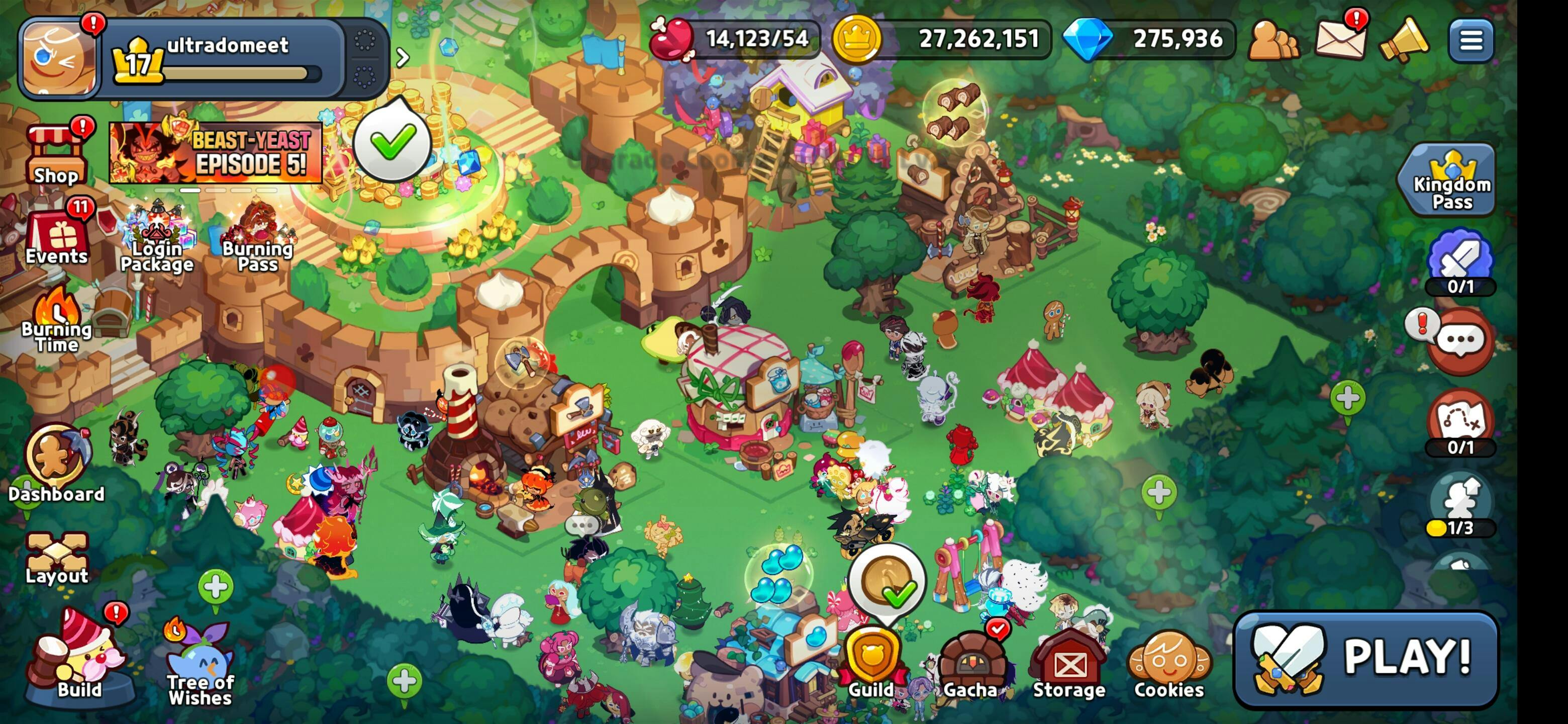The height and width of the screenshot is (724, 1568).
Task: Open the megaphone announcements
Action: click(x=1403, y=41)
